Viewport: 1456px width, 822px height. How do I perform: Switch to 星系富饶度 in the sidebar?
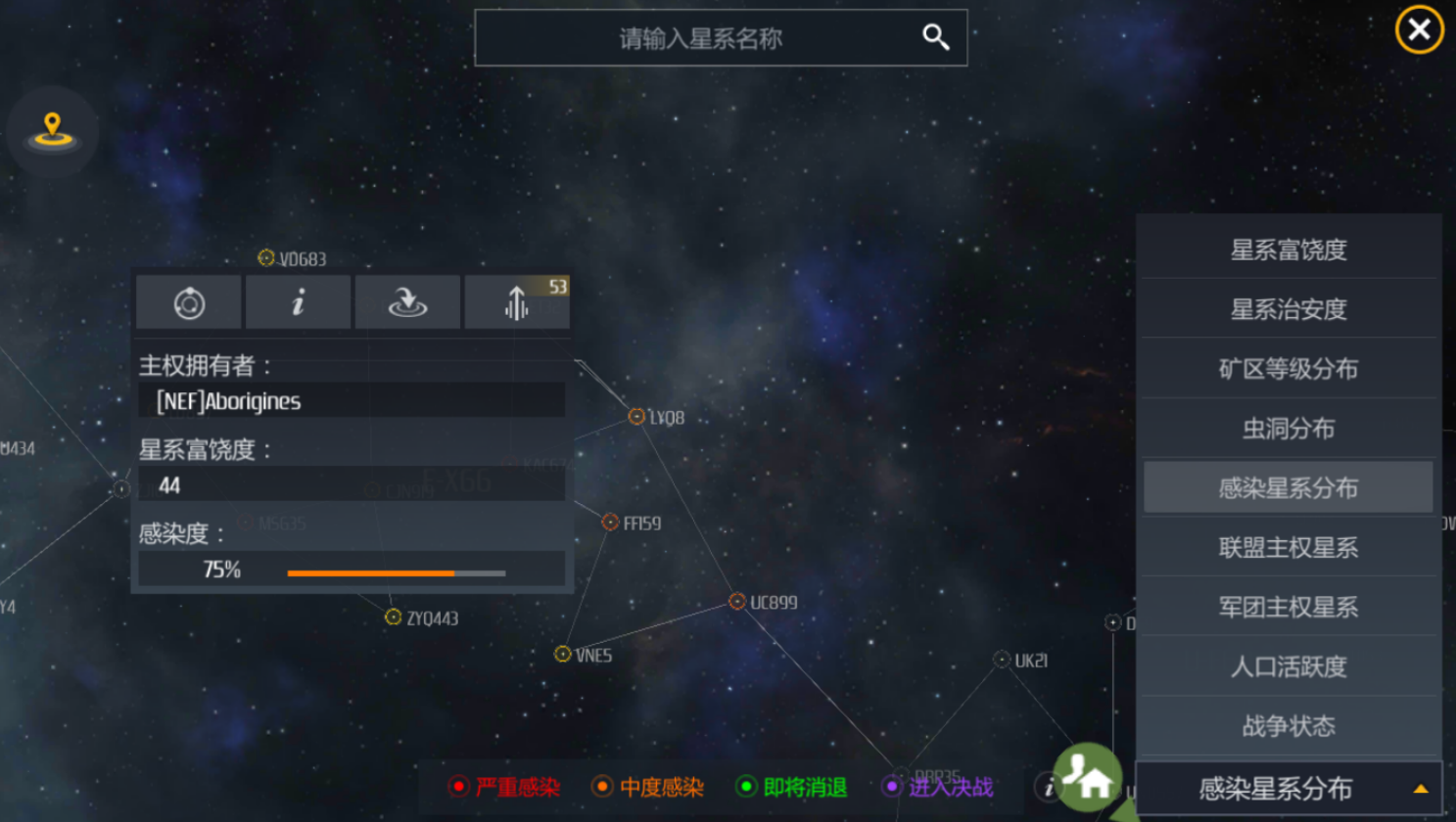[1288, 250]
